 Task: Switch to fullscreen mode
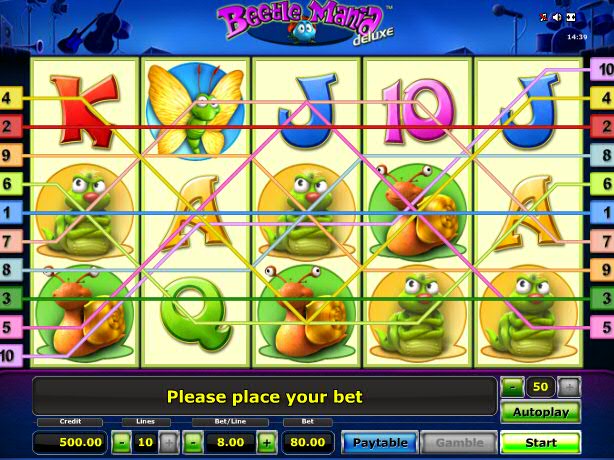tap(570, 17)
